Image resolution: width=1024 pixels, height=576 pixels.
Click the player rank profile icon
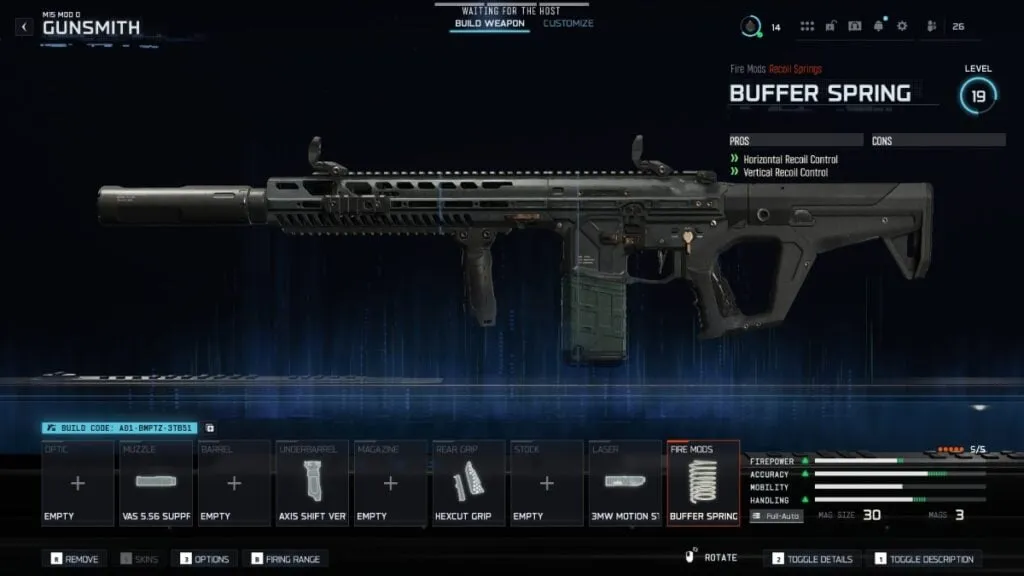pyautogui.click(x=750, y=26)
